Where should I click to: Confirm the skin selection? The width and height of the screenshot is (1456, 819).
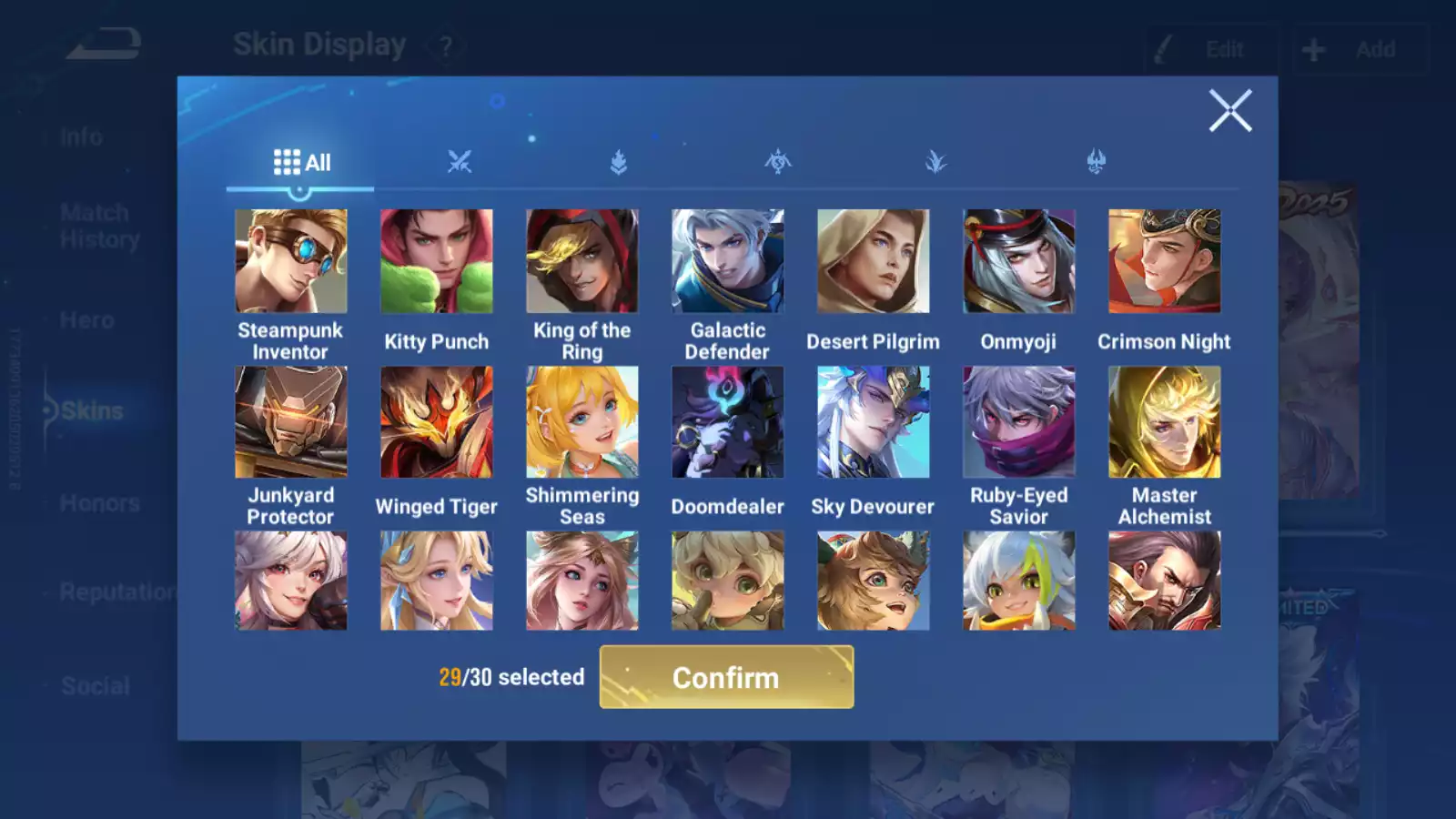726,677
